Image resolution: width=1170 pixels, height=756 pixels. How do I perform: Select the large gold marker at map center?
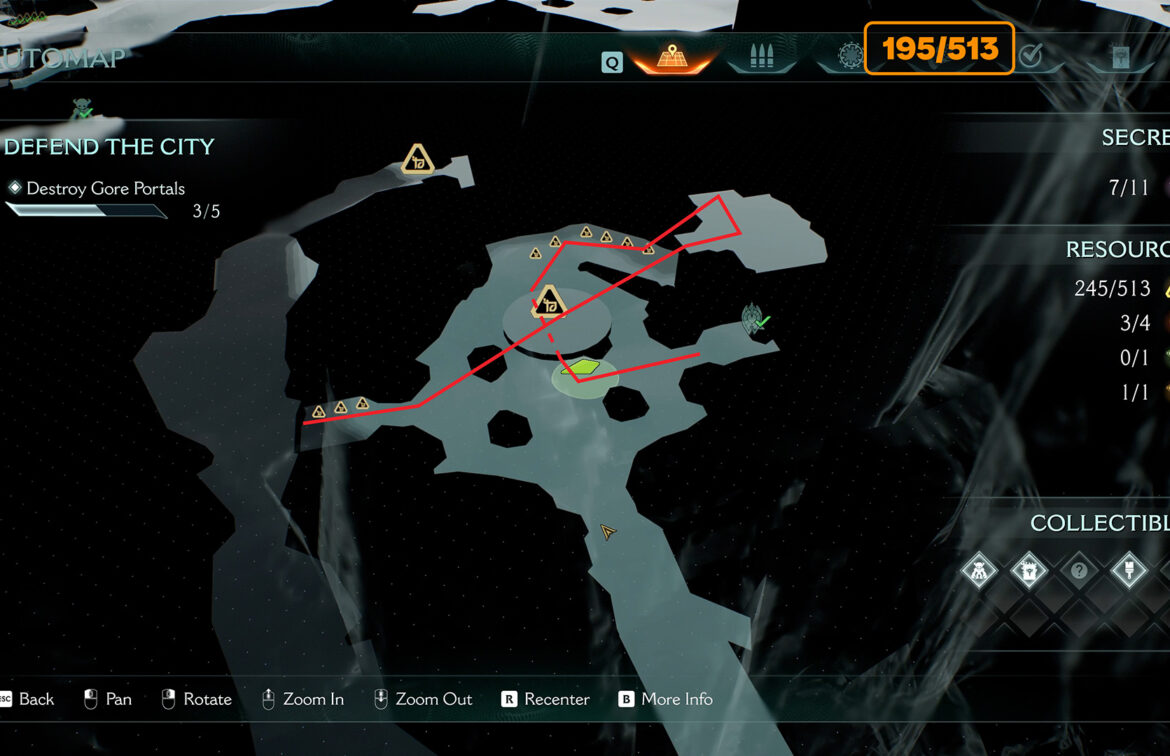(549, 301)
